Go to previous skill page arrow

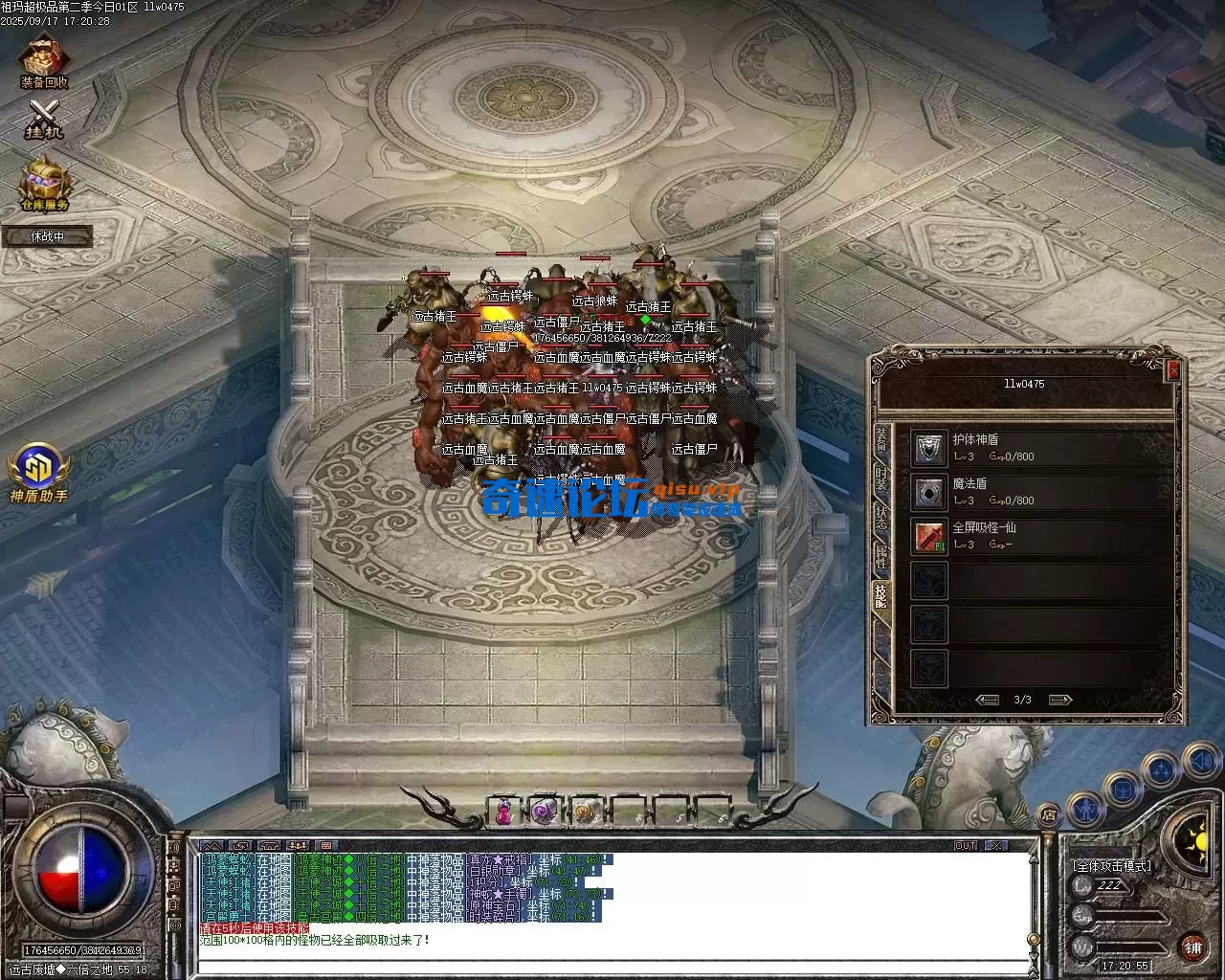coord(987,700)
